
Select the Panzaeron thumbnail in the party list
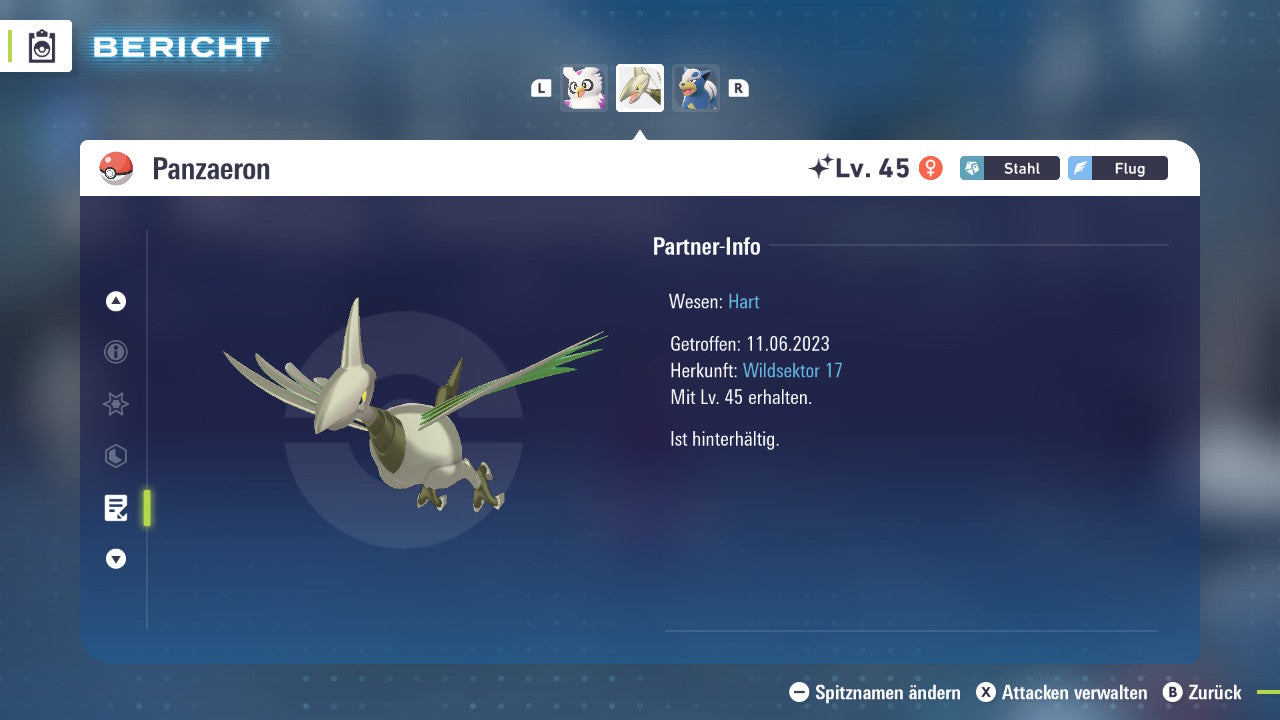point(640,87)
